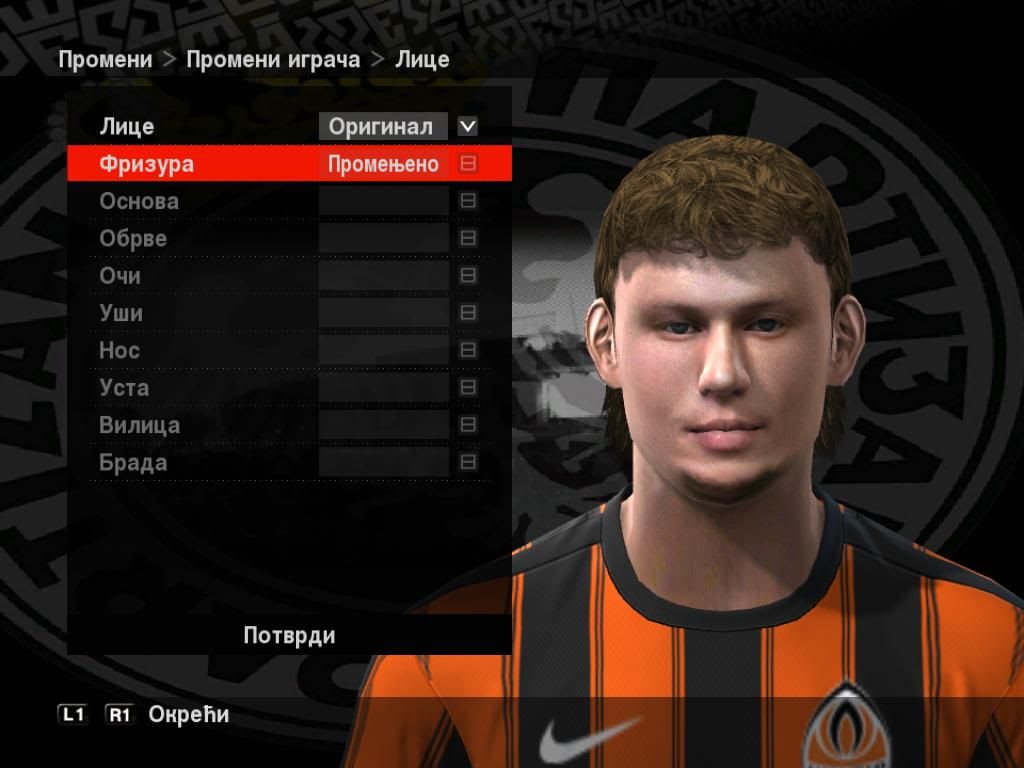The image size is (1024, 768).
Task: Choose the highlighted Фризура row
Action: (146, 164)
